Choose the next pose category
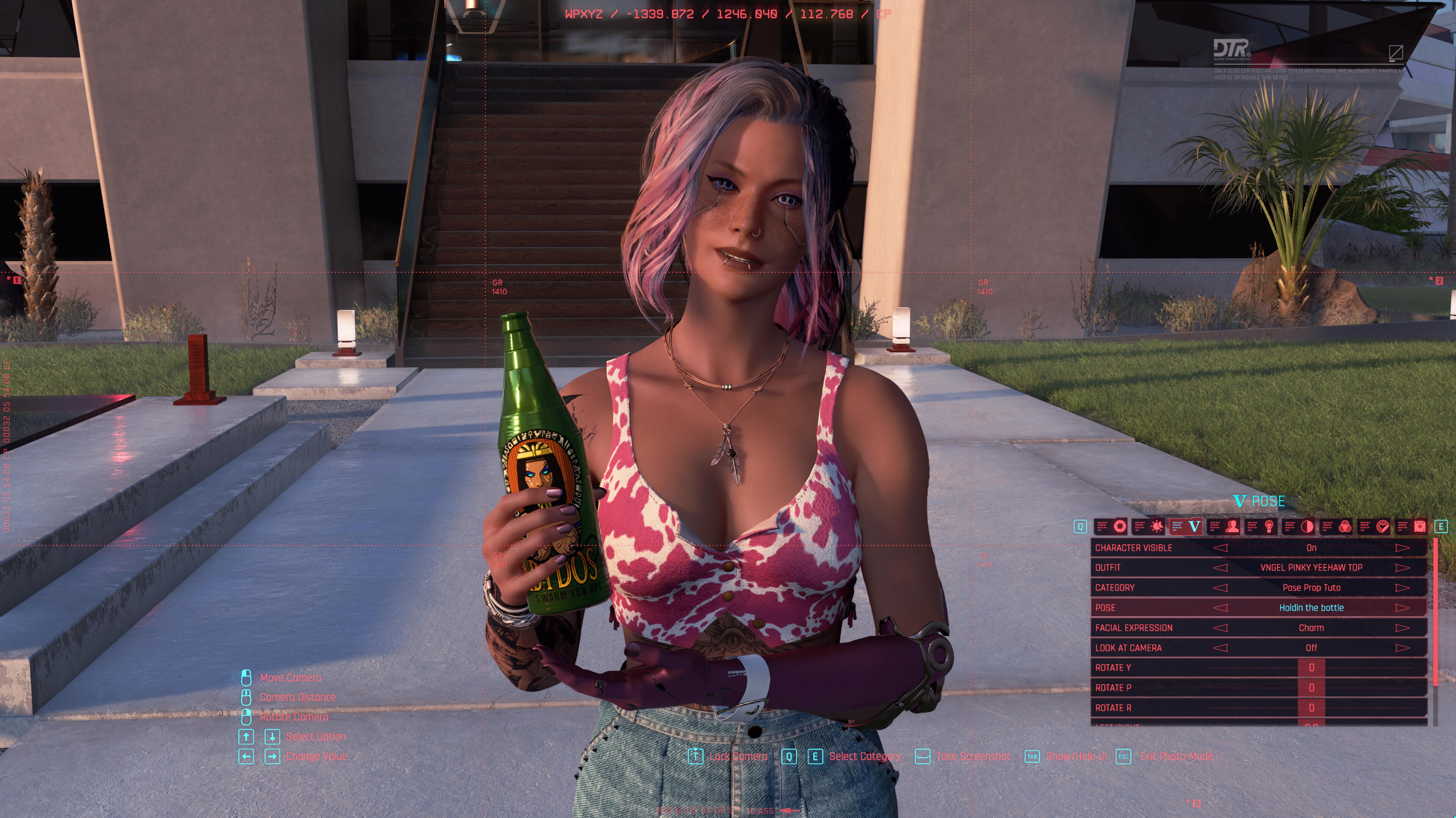The image size is (1456, 818). point(1402,587)
